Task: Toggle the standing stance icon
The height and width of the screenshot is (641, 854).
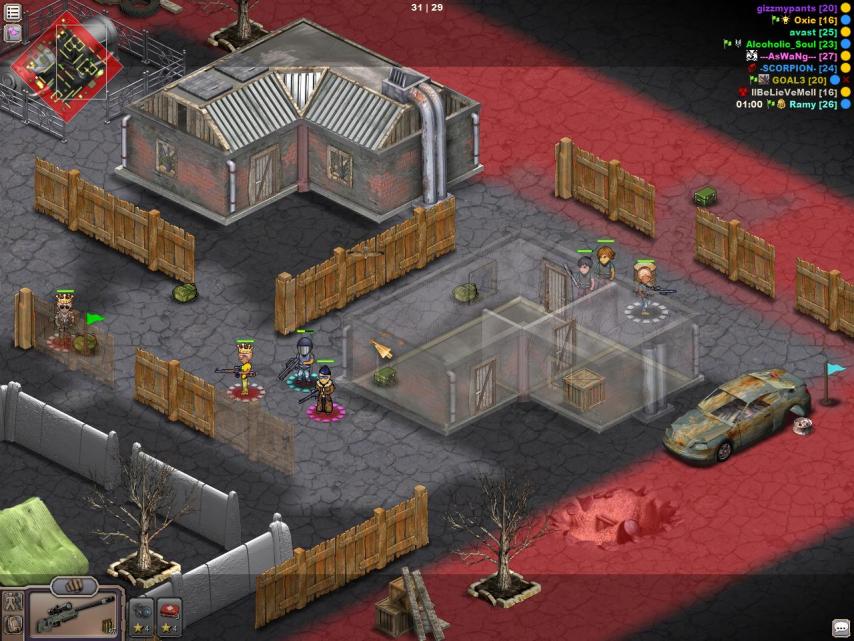Action: 14,602
